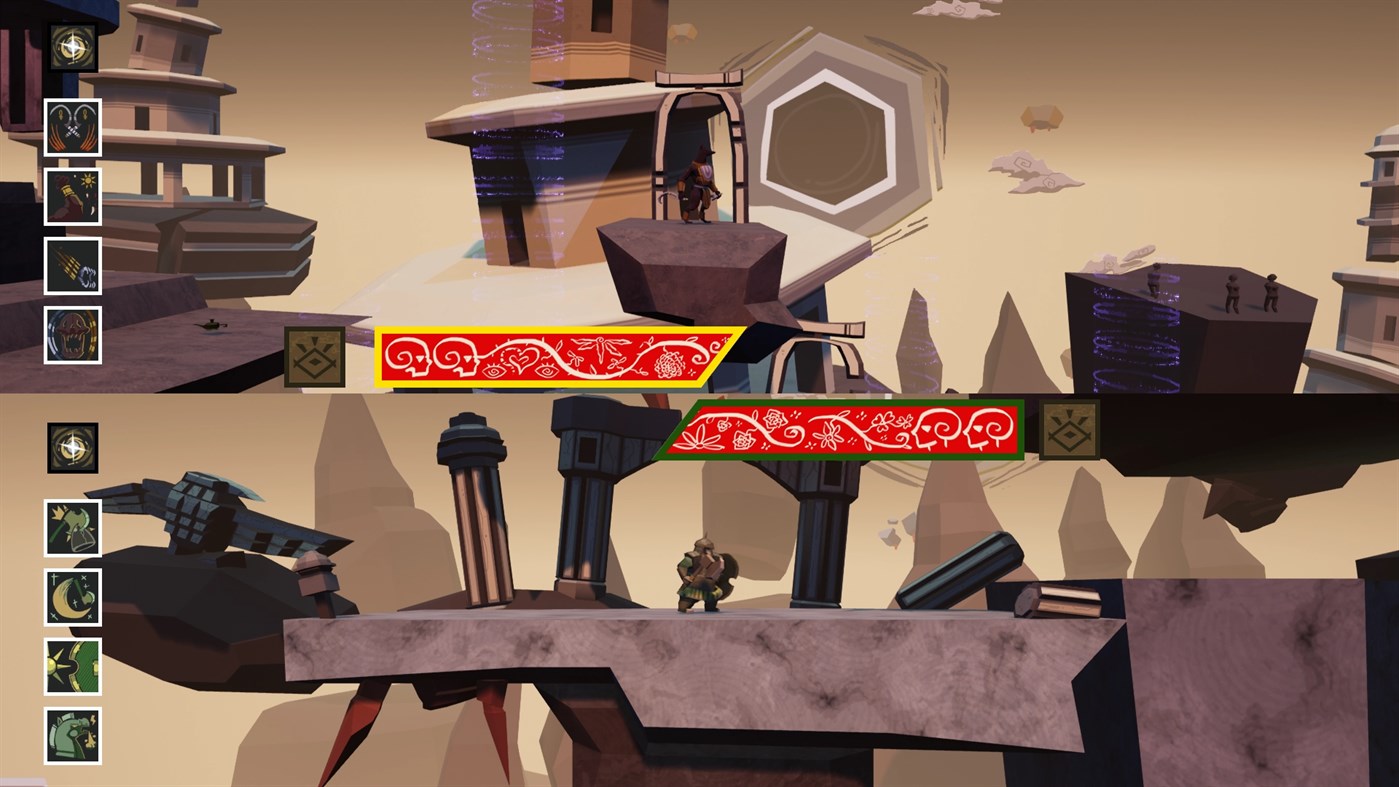This screenshot has width=1399, height=787.
Task: Select the character standing on the rocky outcrop
Action: click(698, 185)
